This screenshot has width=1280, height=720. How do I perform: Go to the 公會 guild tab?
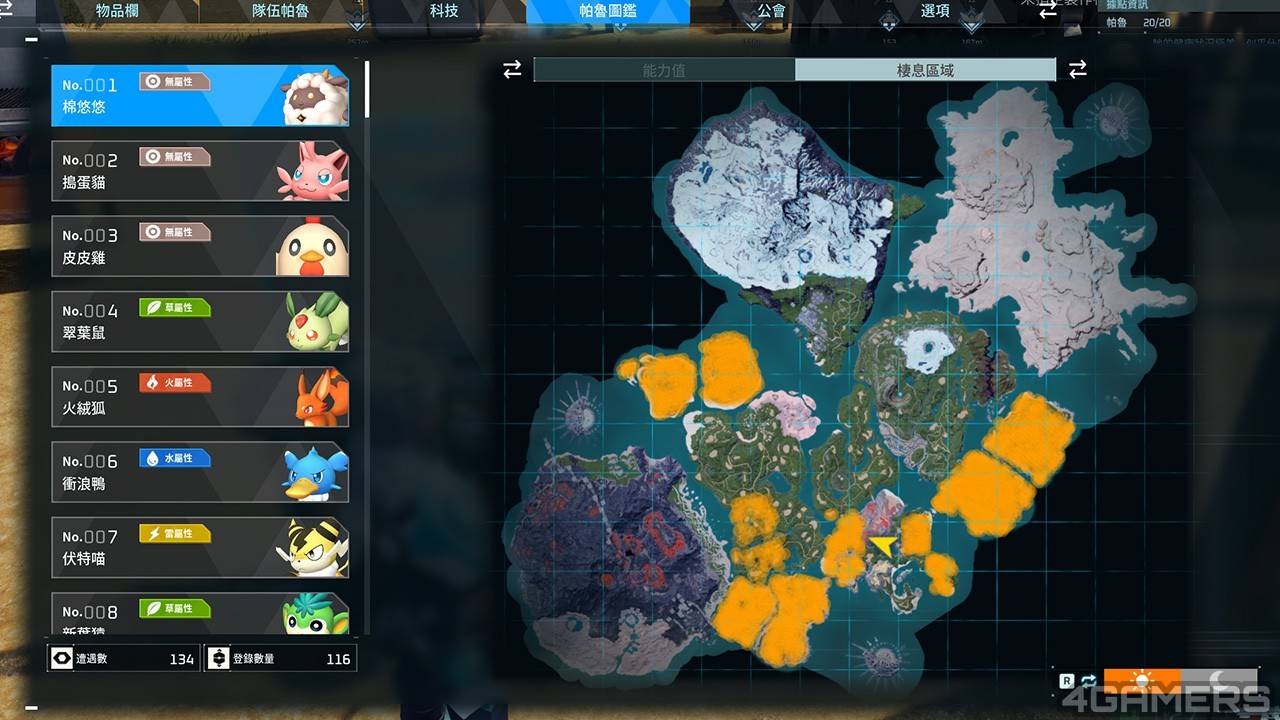[x=772, y=11]
